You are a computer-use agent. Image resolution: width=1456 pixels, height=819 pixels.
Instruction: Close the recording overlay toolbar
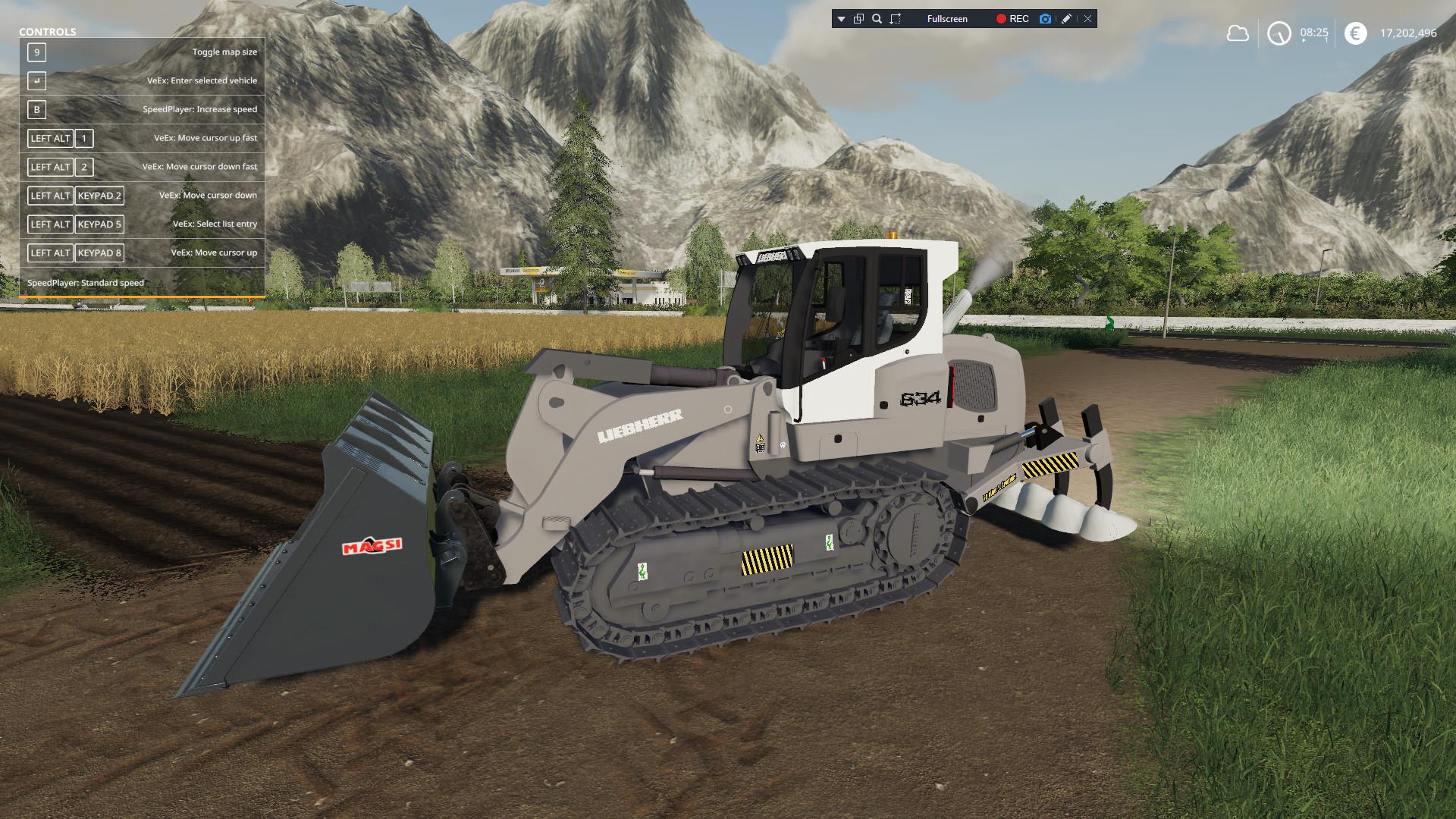coord(1087,19)
